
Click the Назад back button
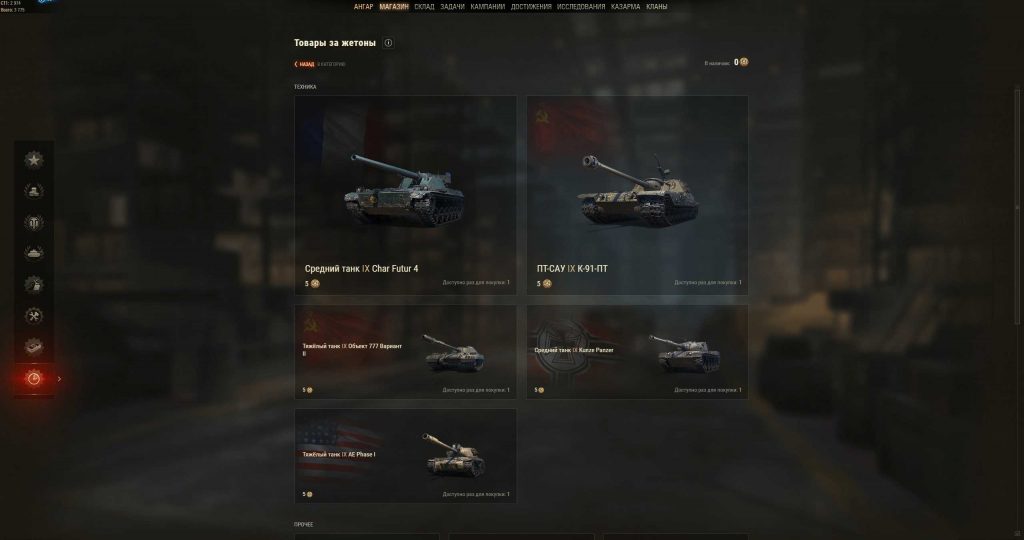(x=304, y=63)
